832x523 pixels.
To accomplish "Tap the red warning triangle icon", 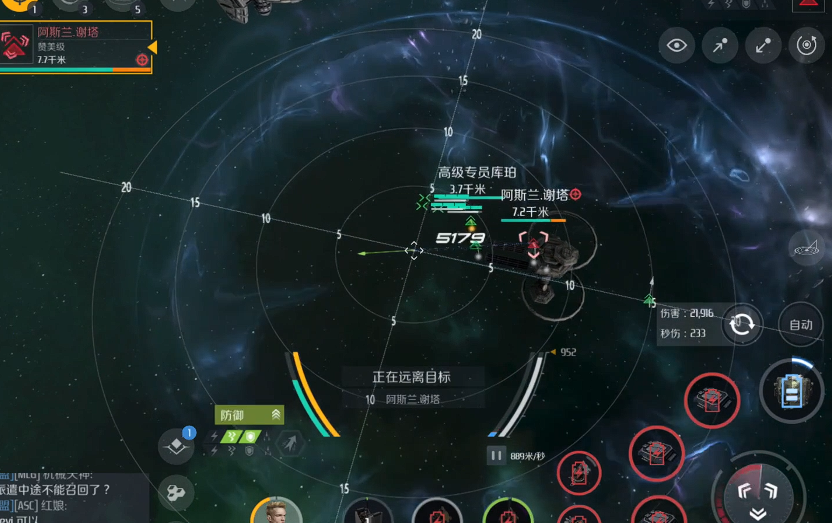I will coord(808,4).
